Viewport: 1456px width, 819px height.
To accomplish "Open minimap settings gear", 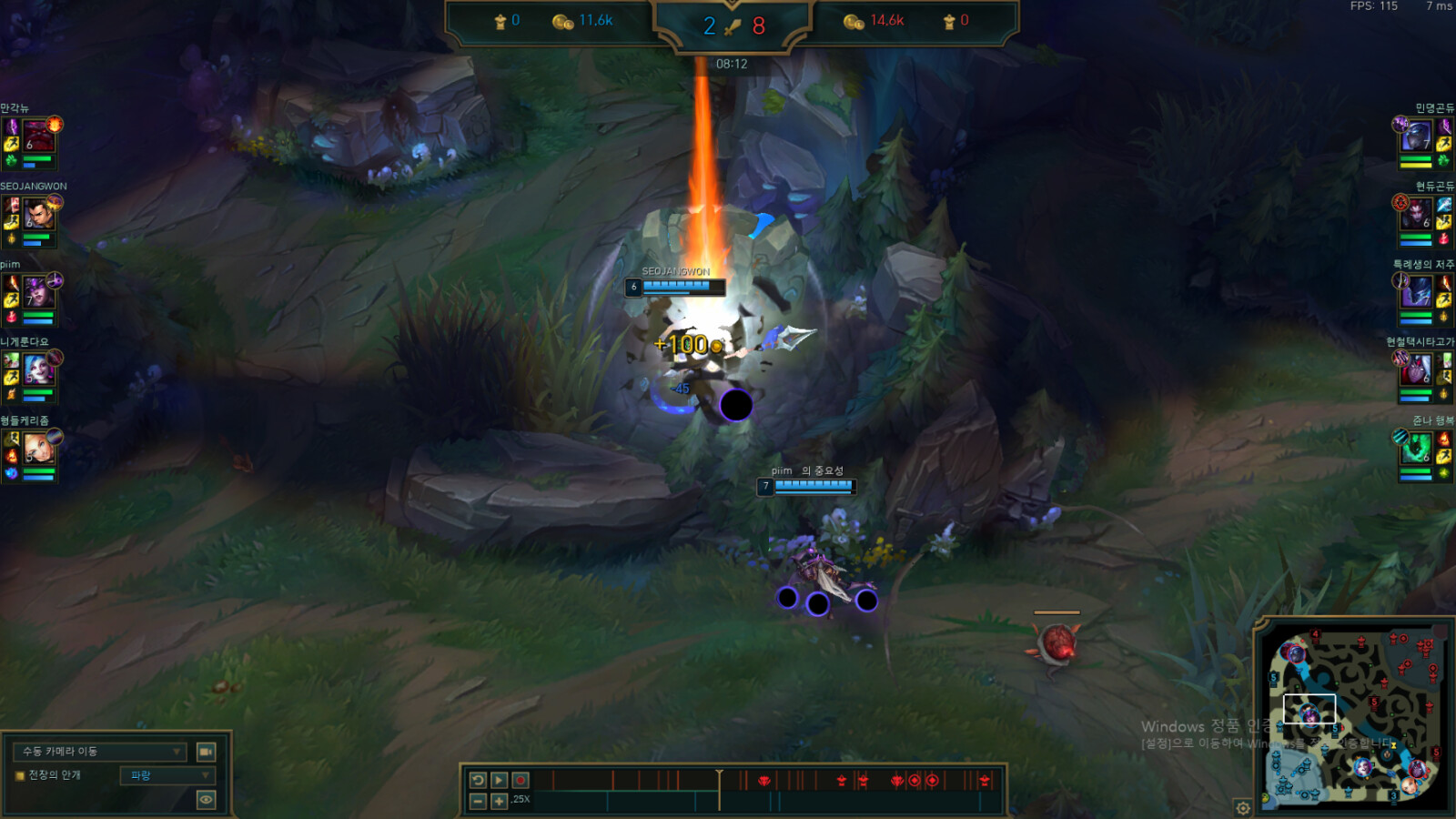I will 1243,807.
